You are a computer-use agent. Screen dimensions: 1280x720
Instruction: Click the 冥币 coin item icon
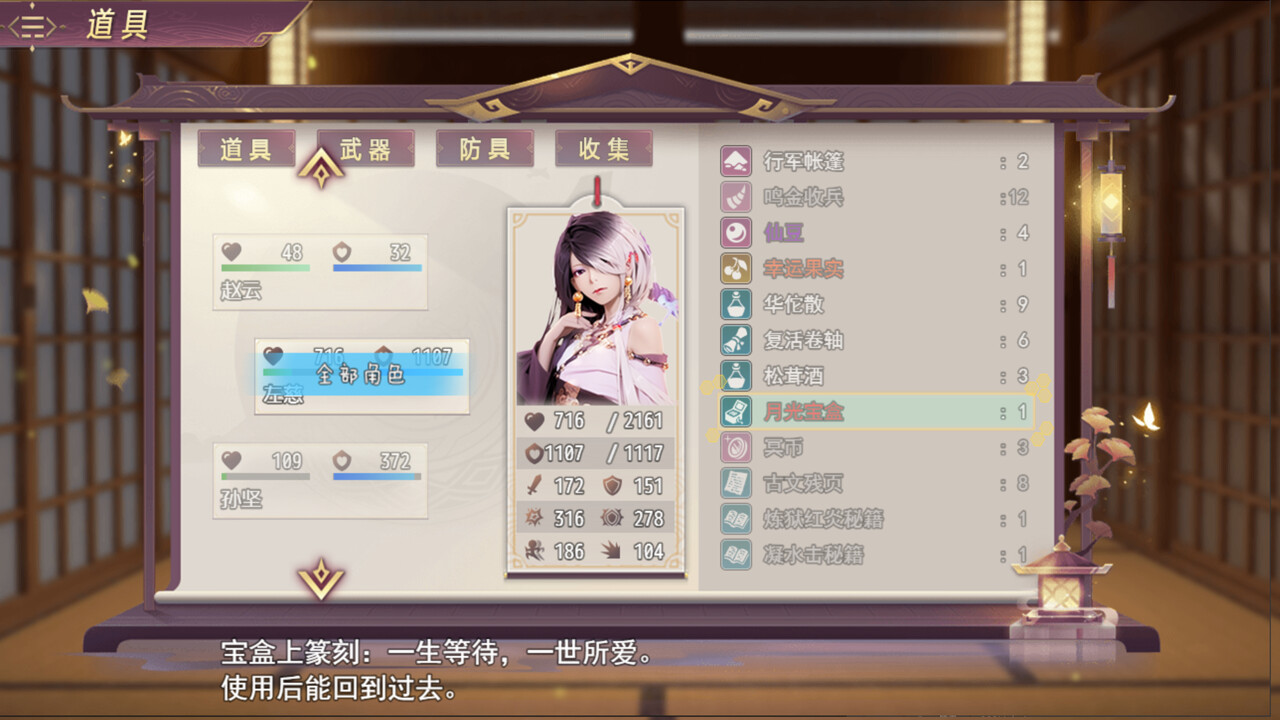click(x=737, y=449)
